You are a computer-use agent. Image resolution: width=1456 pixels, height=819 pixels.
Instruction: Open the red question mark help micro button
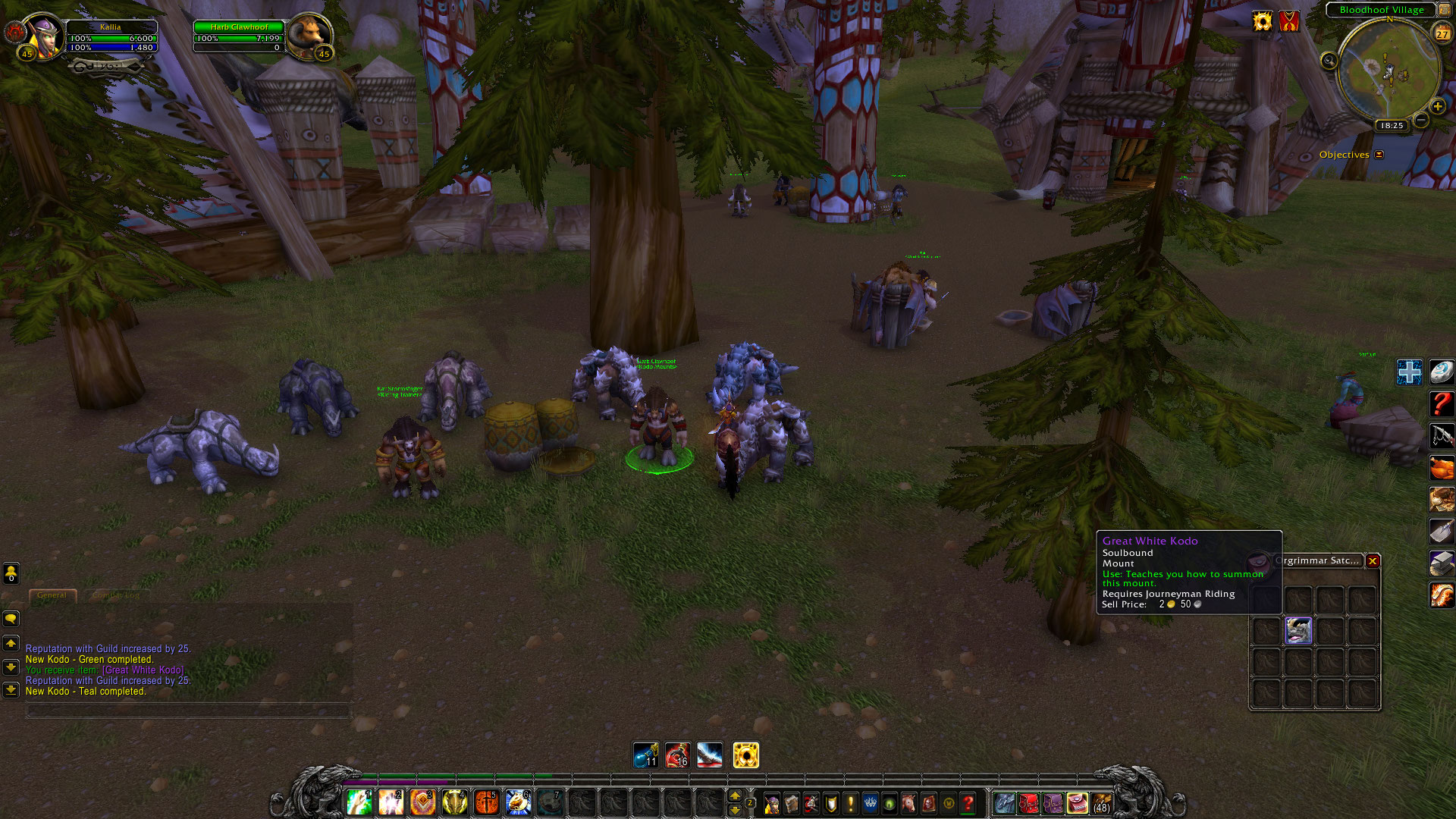pos(968,803)
